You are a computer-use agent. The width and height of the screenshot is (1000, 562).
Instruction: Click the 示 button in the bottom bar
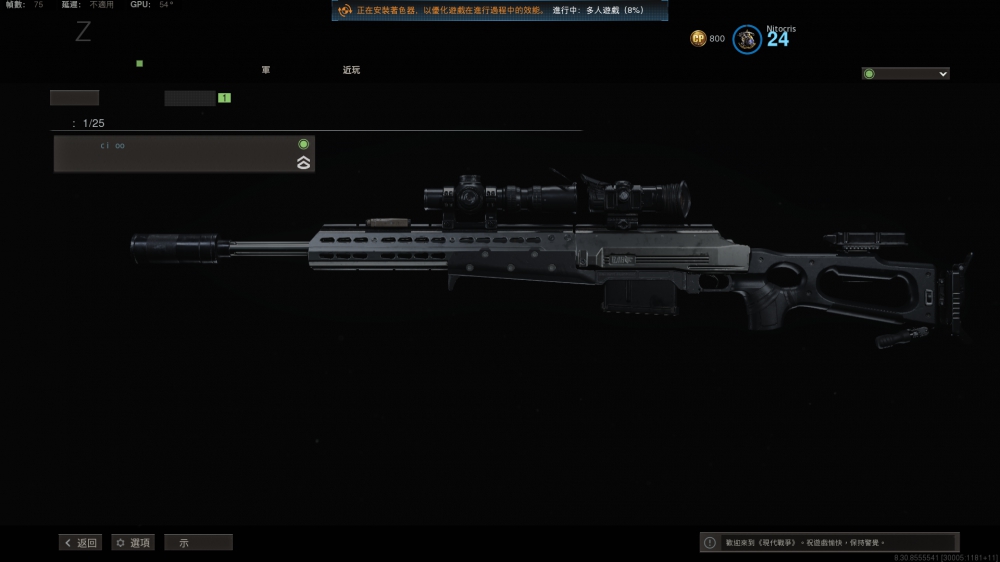[198, 543]
